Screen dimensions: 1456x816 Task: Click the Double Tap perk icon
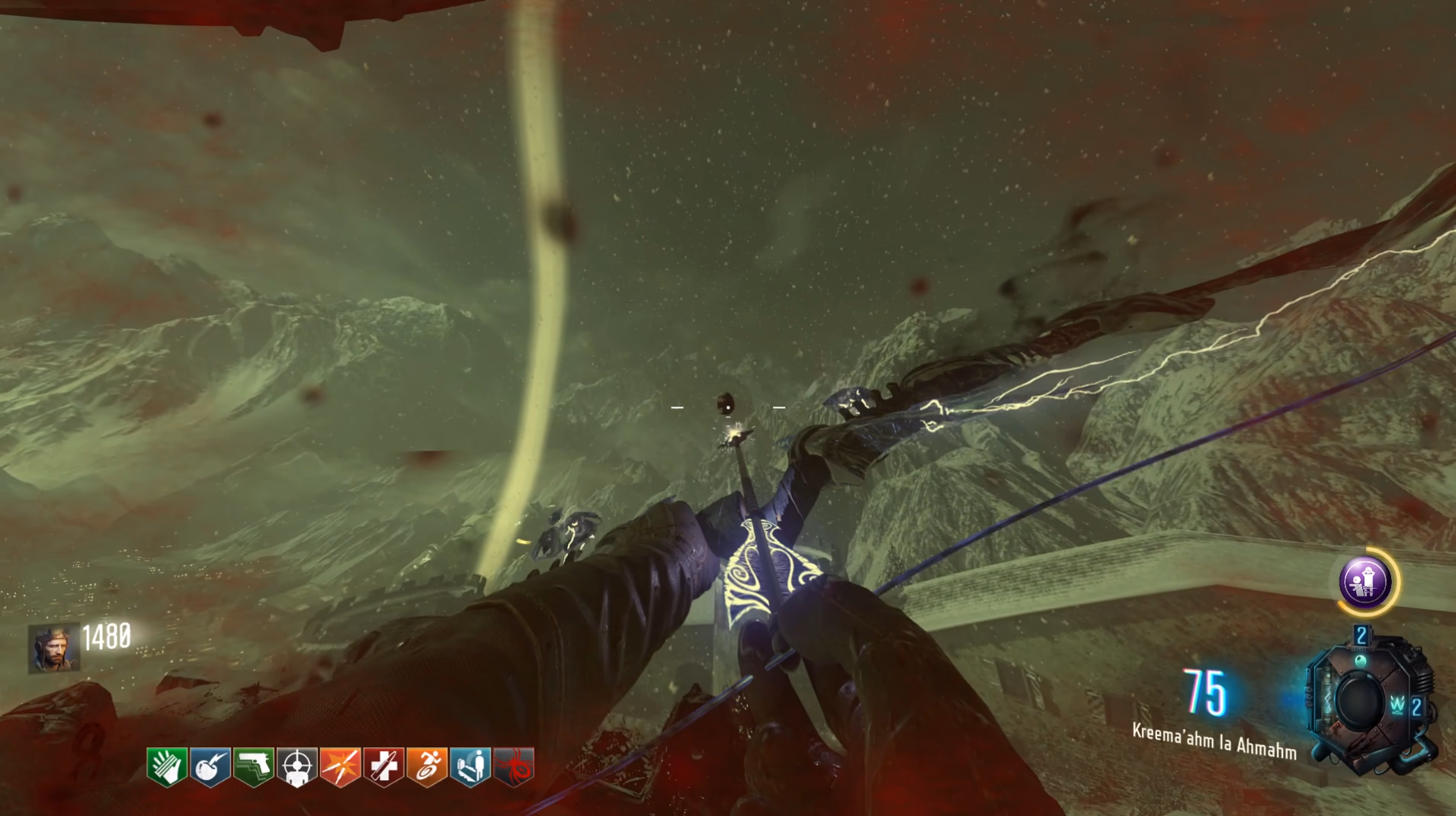click(340, 766)
